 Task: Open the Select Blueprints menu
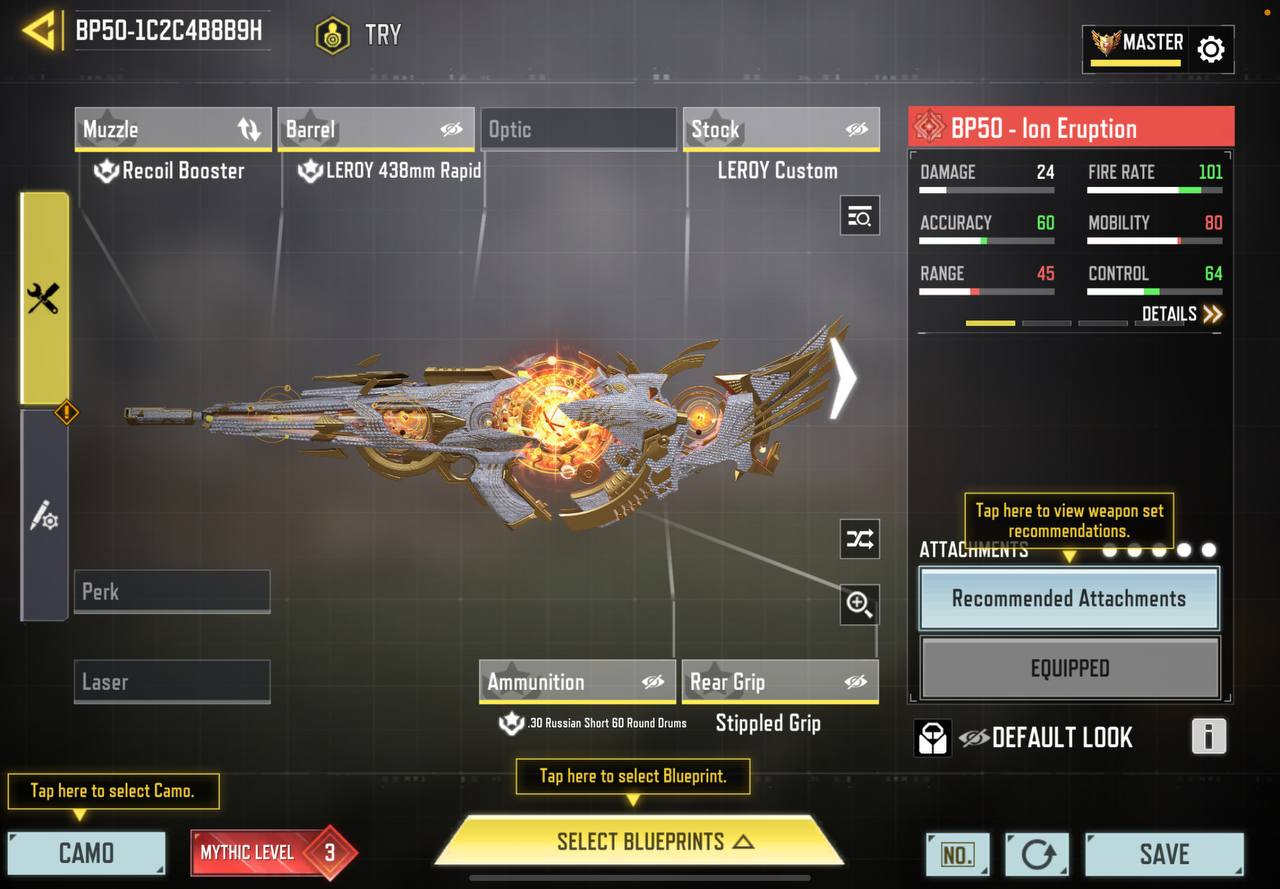pyautogui.click(x=640, y=842)
